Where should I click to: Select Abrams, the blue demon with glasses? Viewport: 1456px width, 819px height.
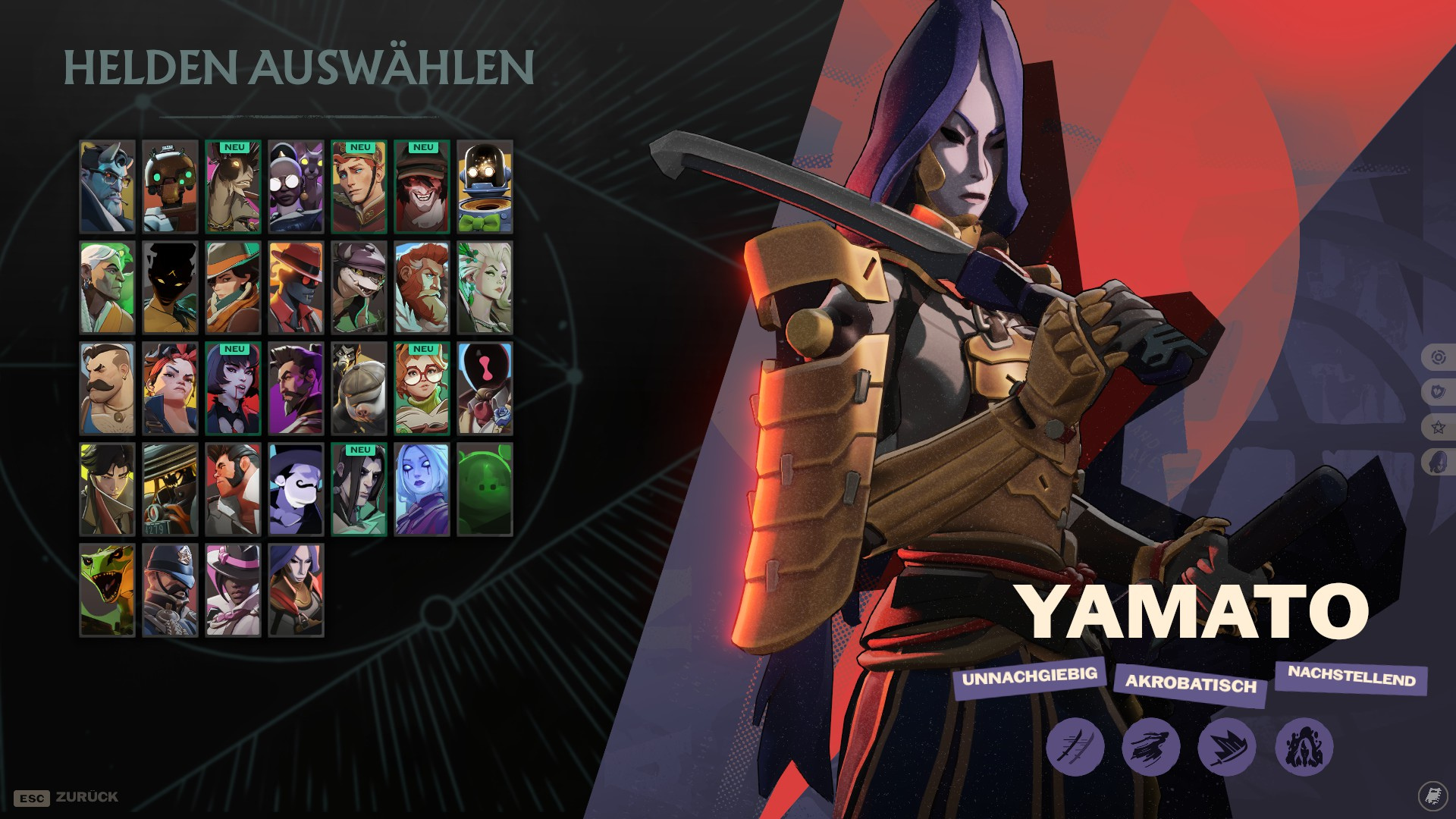(x=107, y=187)
